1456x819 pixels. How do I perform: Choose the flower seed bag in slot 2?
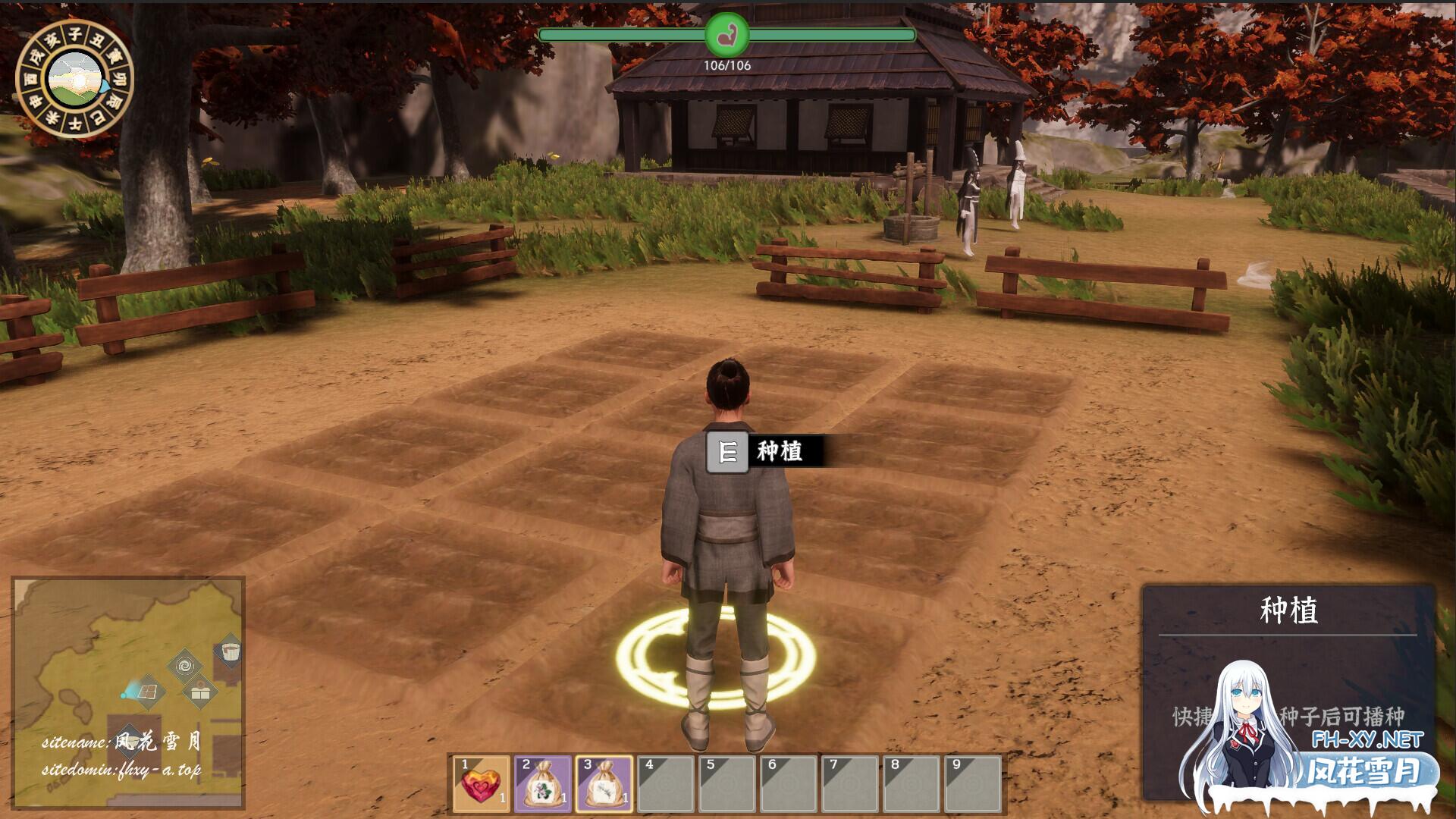tap(543, 784)
